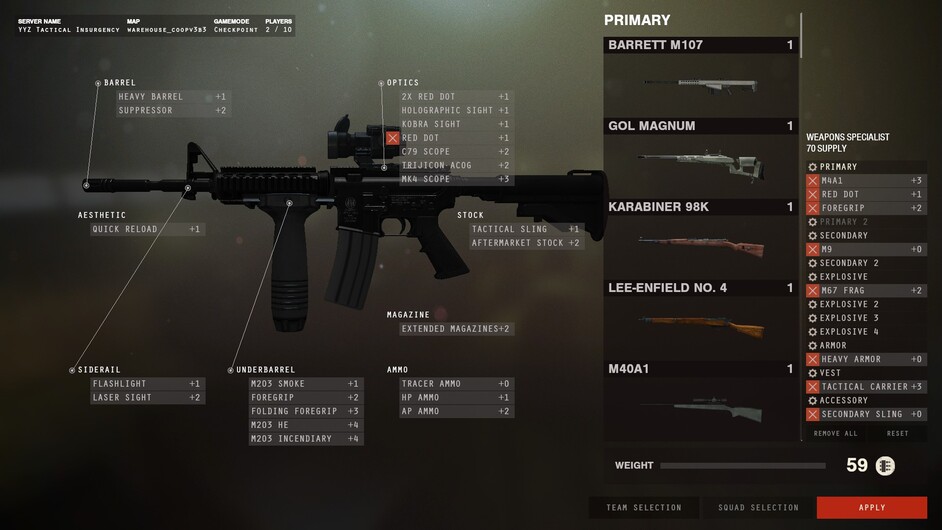Image resolution: width=942 pixels, height=530 pixels.
Task: Add Extended Magazines
Action: point(455,328)
